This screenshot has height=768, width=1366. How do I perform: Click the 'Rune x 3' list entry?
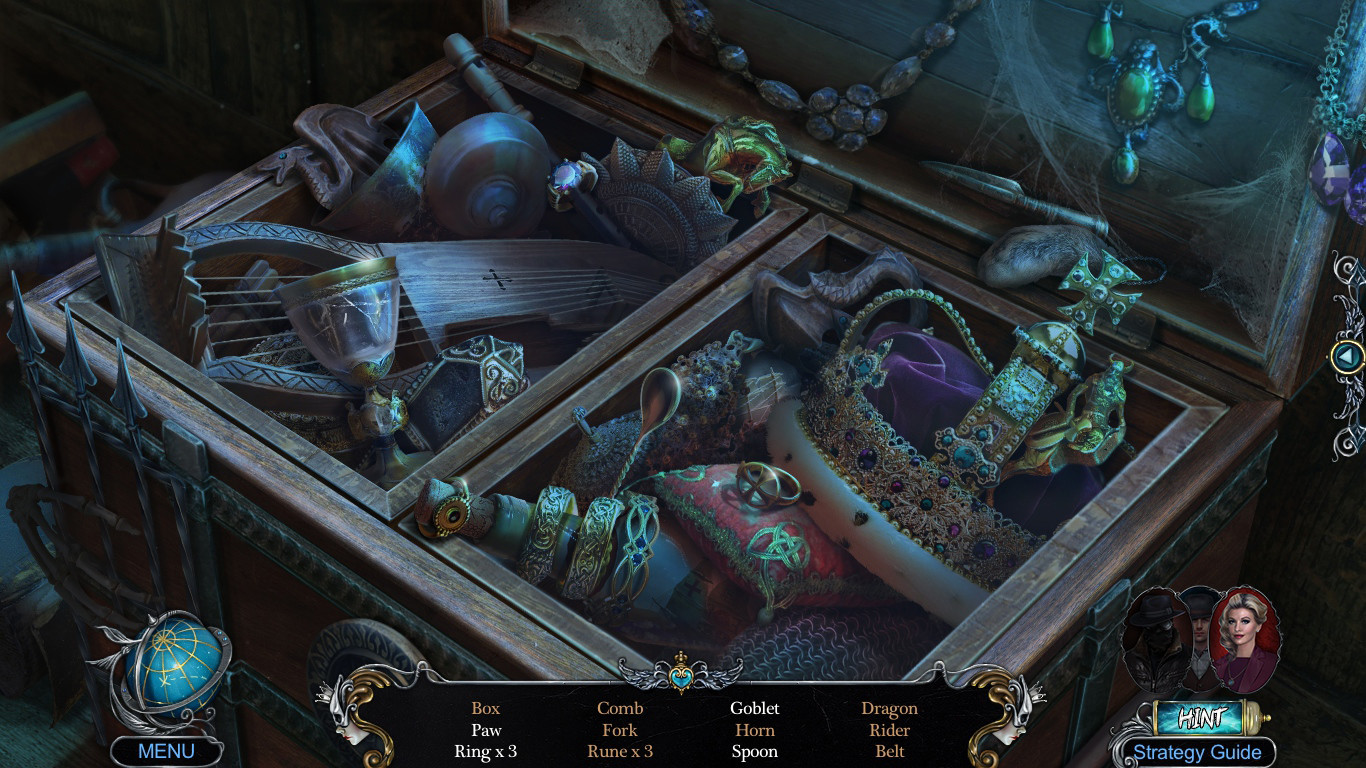(620, 751)
